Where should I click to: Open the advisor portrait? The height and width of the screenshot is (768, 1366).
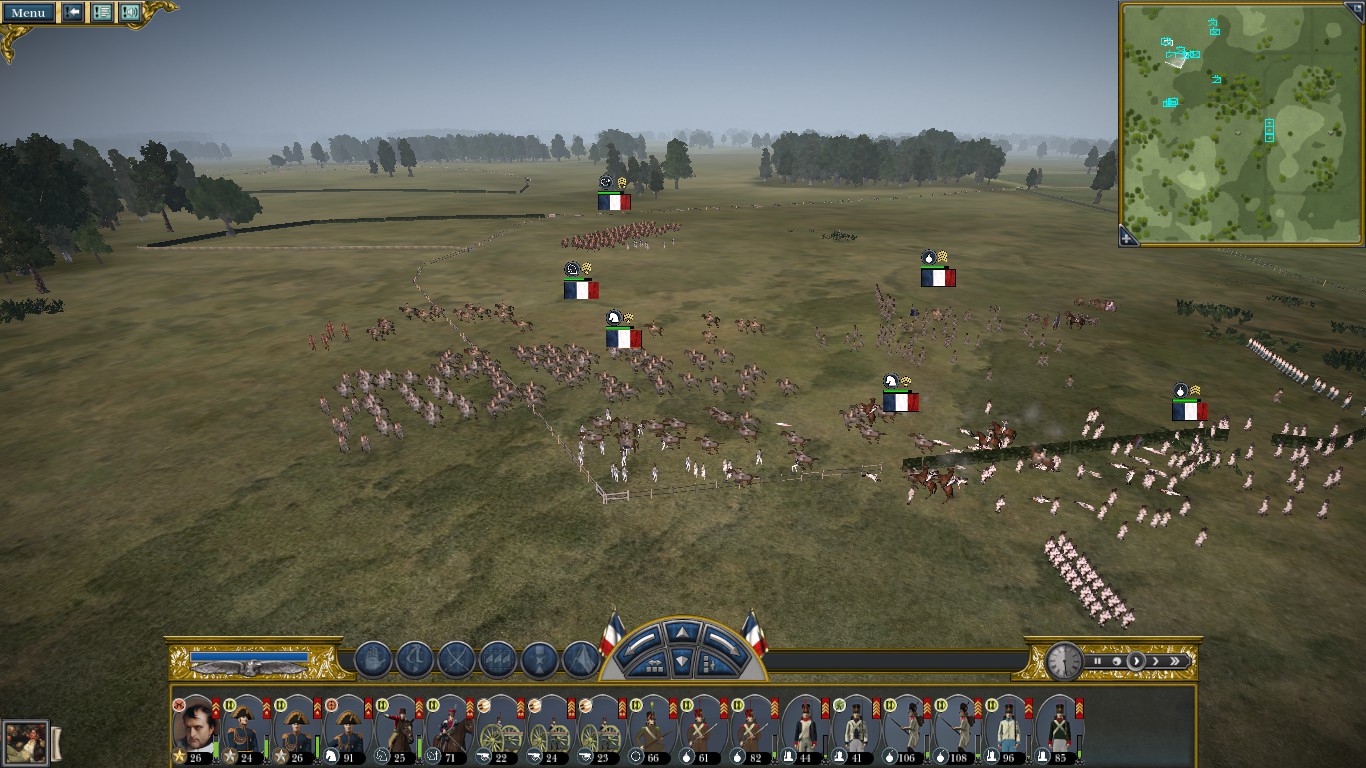pyautogui.click(x=24, y=743)
